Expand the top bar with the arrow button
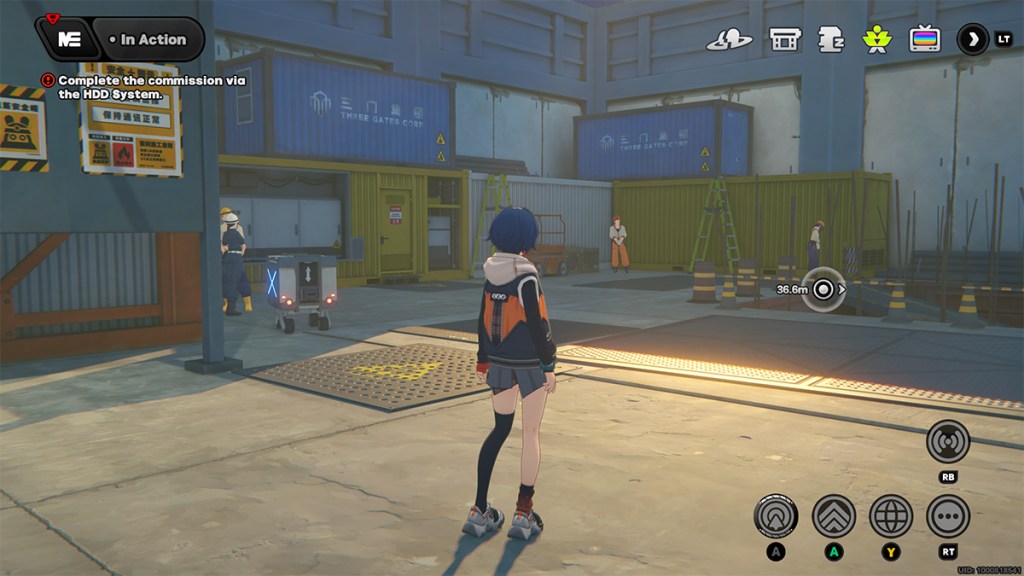This screenshot has height=576, width=1024. pyautogui.click(x=972, y=40)
